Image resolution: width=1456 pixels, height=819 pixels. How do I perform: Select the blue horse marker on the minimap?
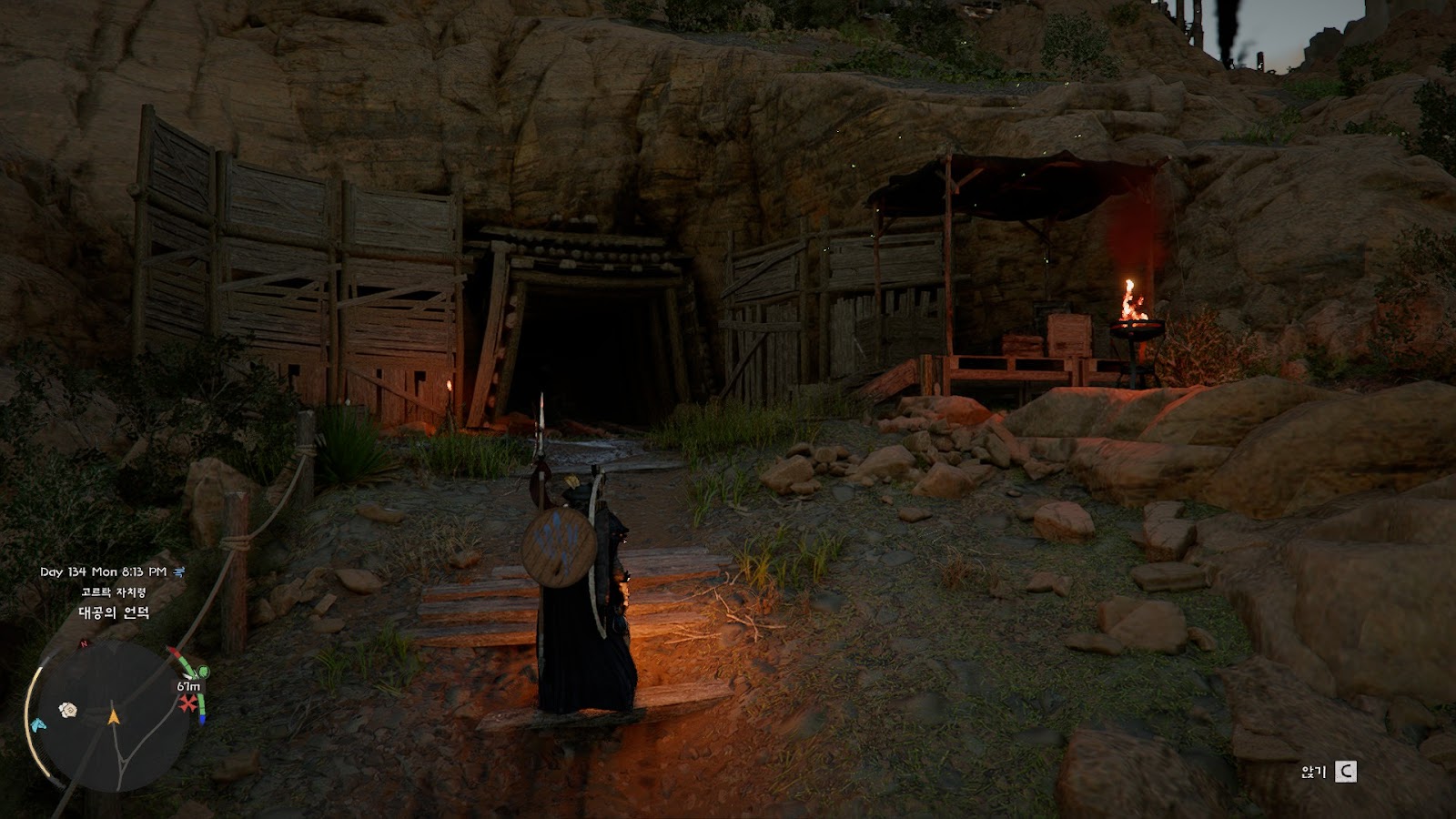37,724
